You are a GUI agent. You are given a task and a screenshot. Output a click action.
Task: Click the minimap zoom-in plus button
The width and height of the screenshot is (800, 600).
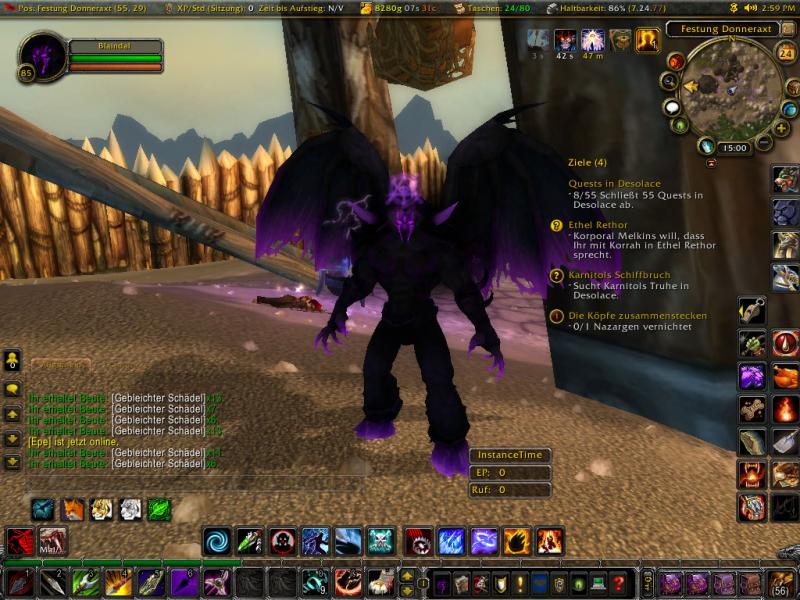[781, 128]
